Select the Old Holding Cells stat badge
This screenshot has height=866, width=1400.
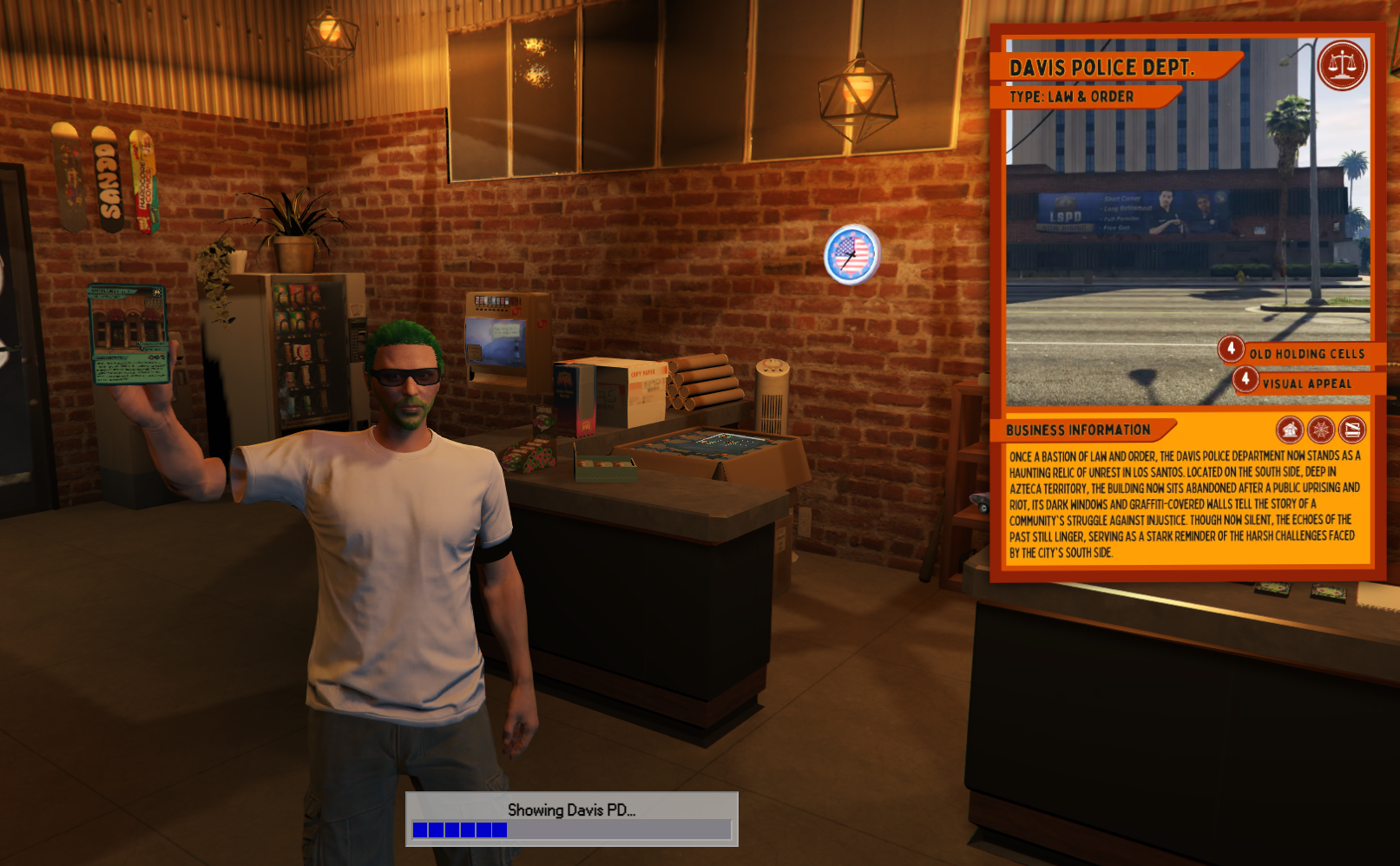coord(1231,349)
